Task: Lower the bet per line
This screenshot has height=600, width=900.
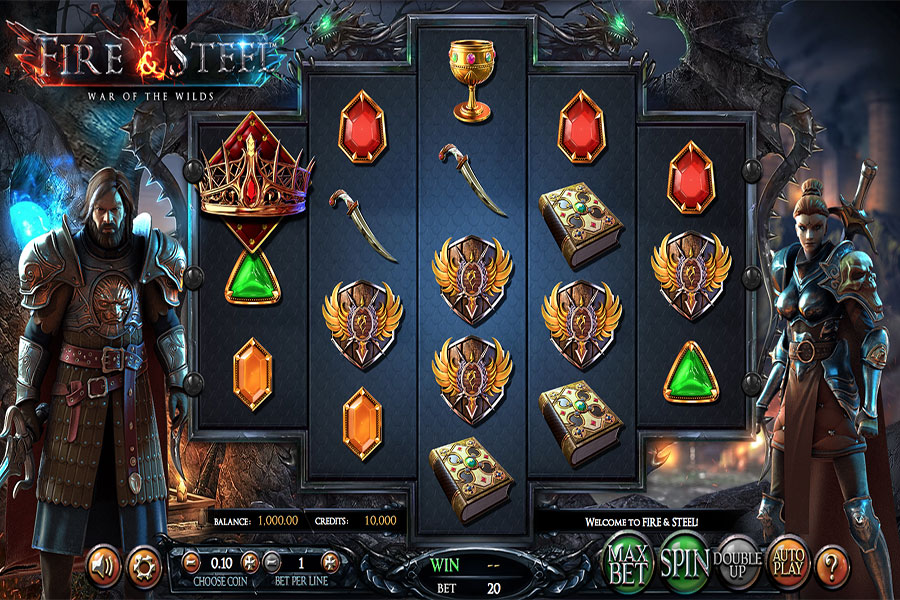Action: [x=271, y=564]
